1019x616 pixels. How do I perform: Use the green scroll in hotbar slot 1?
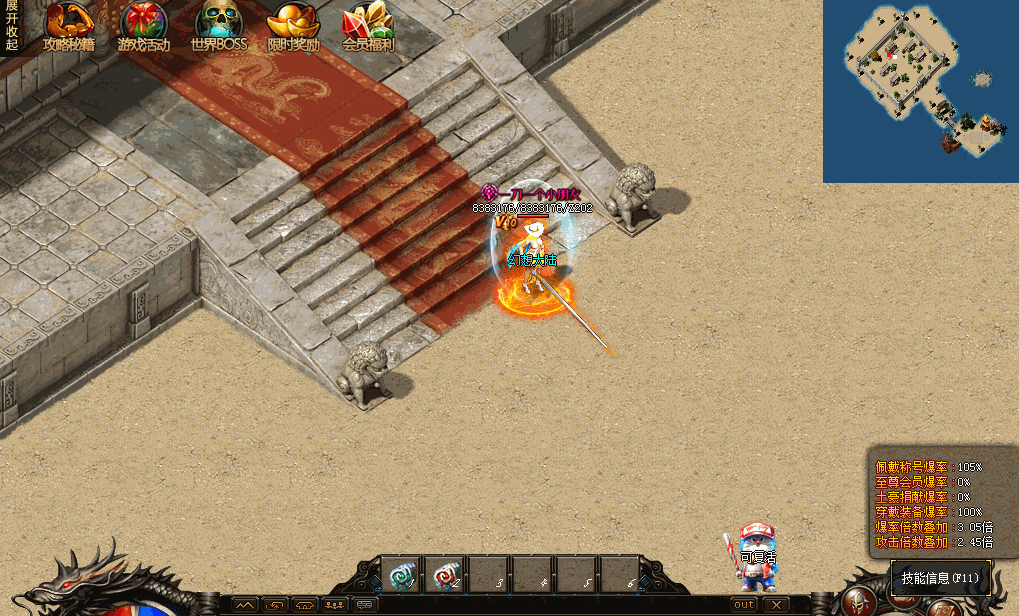[x=402, y=575]
